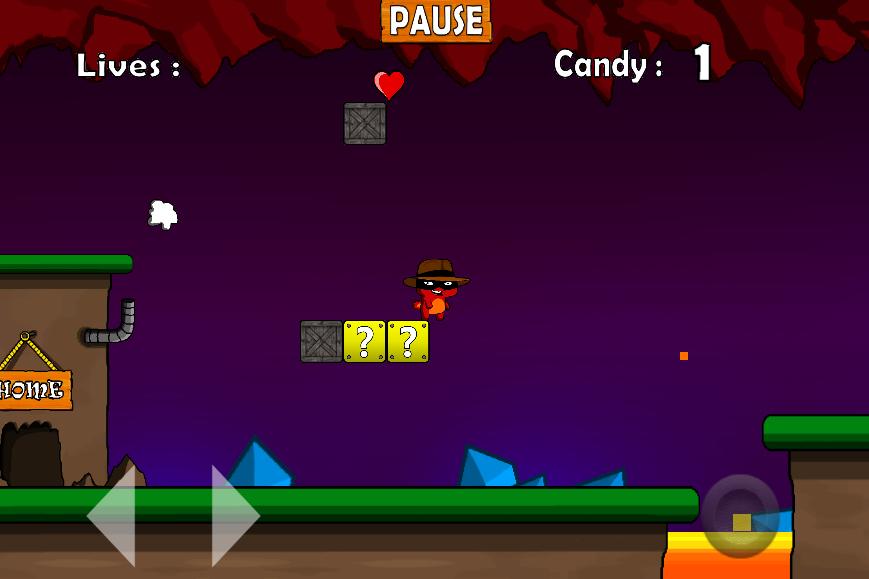The width and height of the screenshot is (869, 579).
Task: Pause the game with the PAUSE button
Action: click(x=436, y=20)
